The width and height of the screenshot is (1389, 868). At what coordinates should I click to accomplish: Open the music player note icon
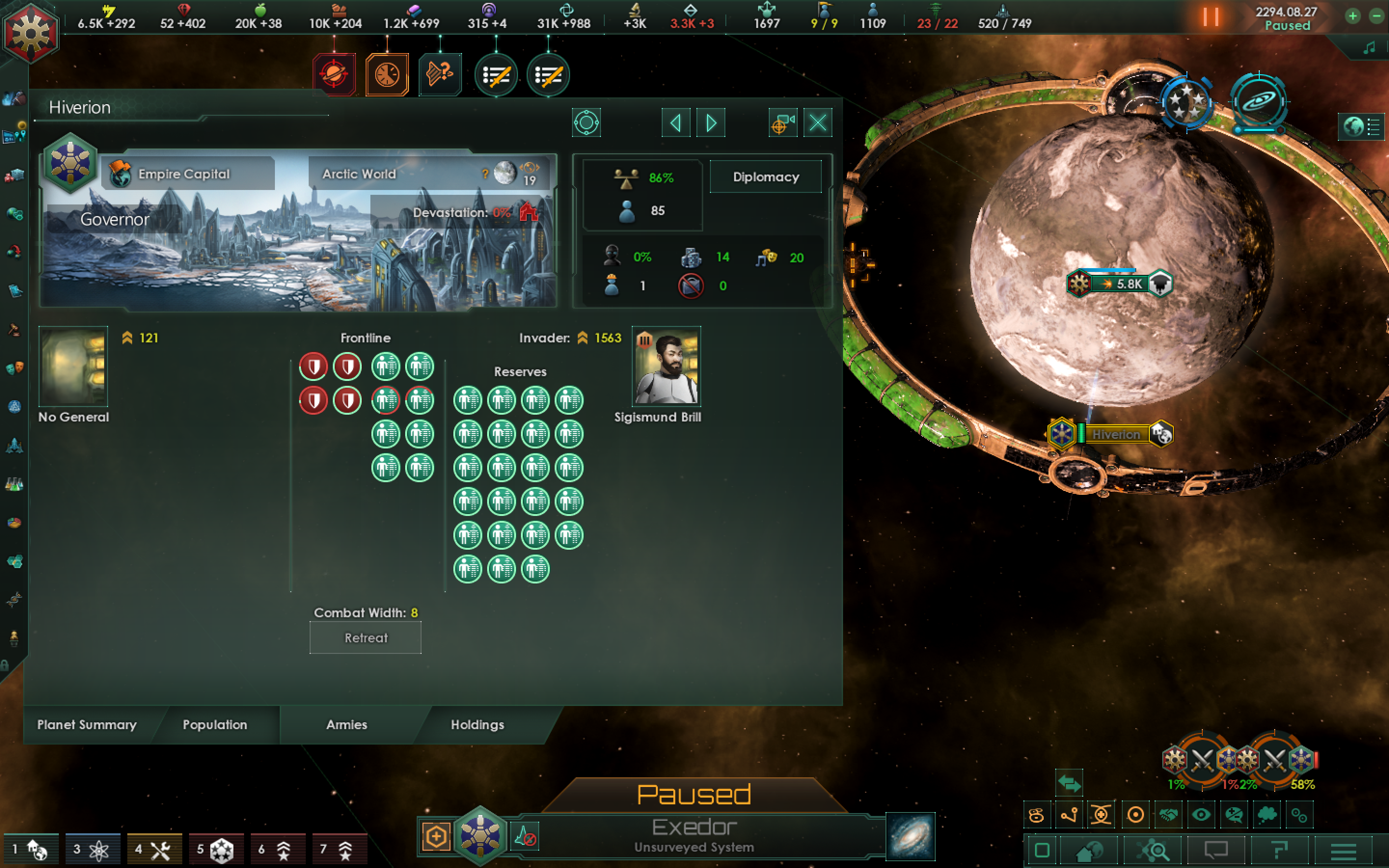[x=1369, y=48]
